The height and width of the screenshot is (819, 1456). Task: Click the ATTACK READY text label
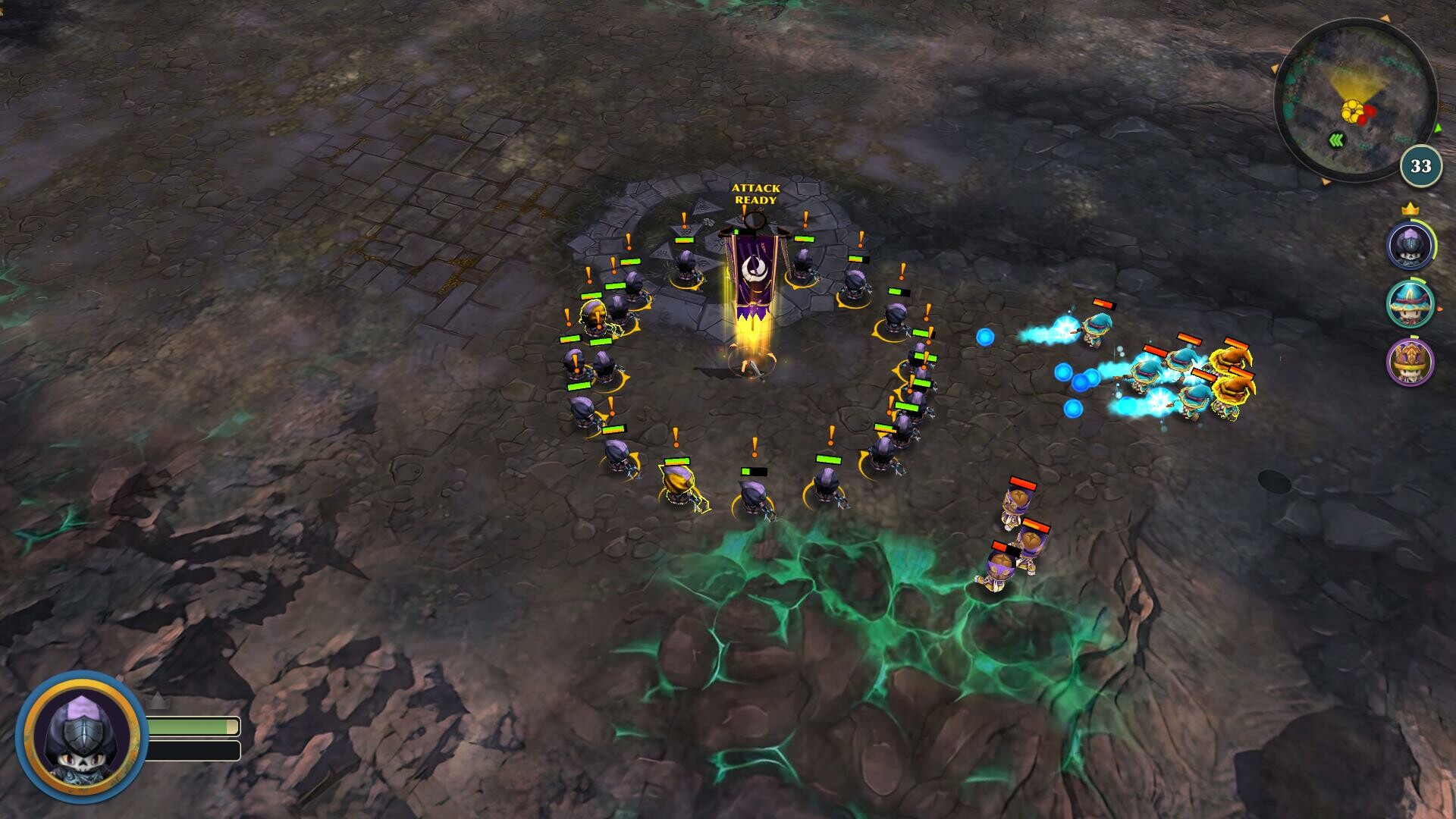[755, 195]
